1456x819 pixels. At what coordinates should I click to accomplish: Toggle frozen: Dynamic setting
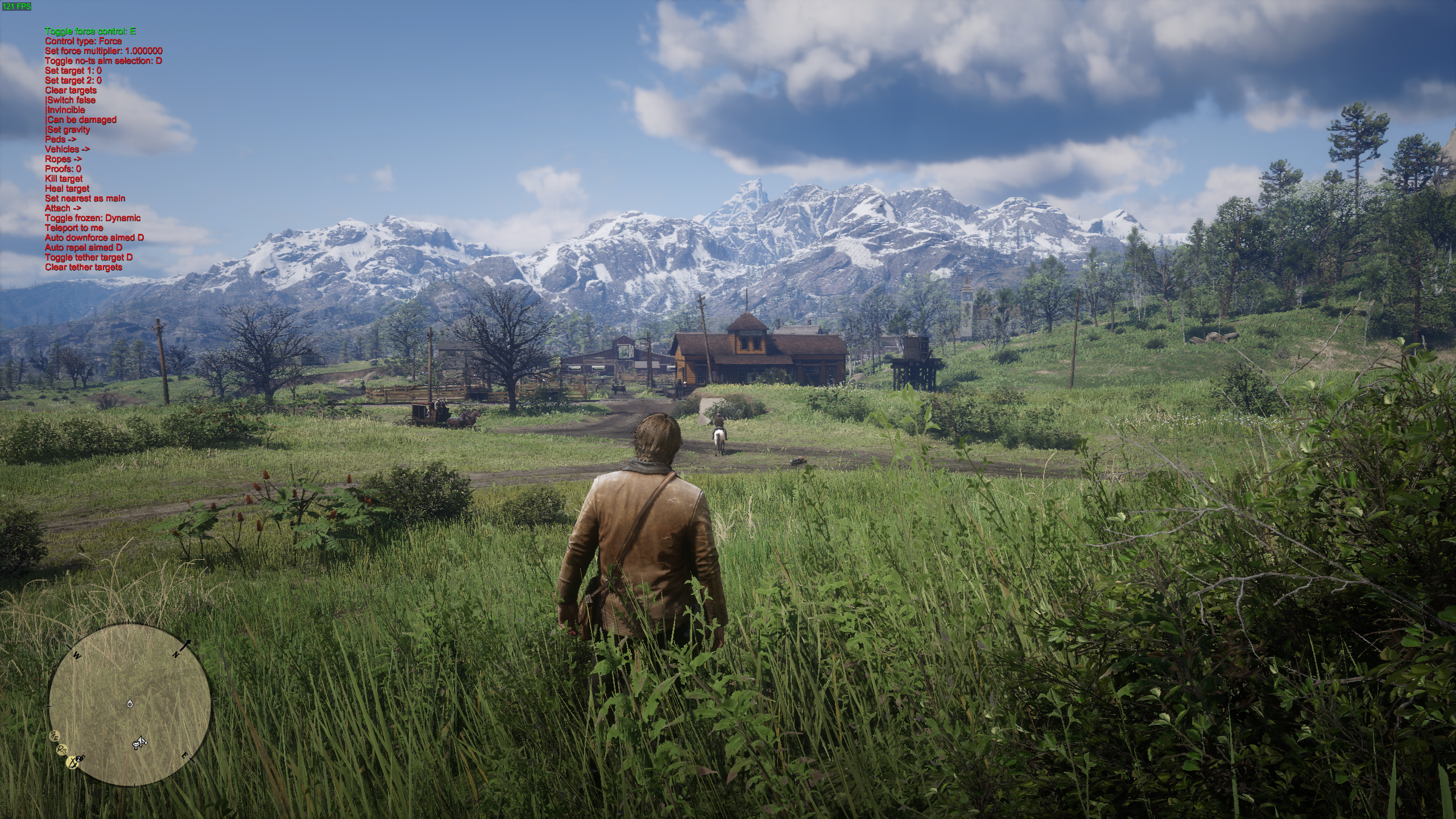pos(93,218)
